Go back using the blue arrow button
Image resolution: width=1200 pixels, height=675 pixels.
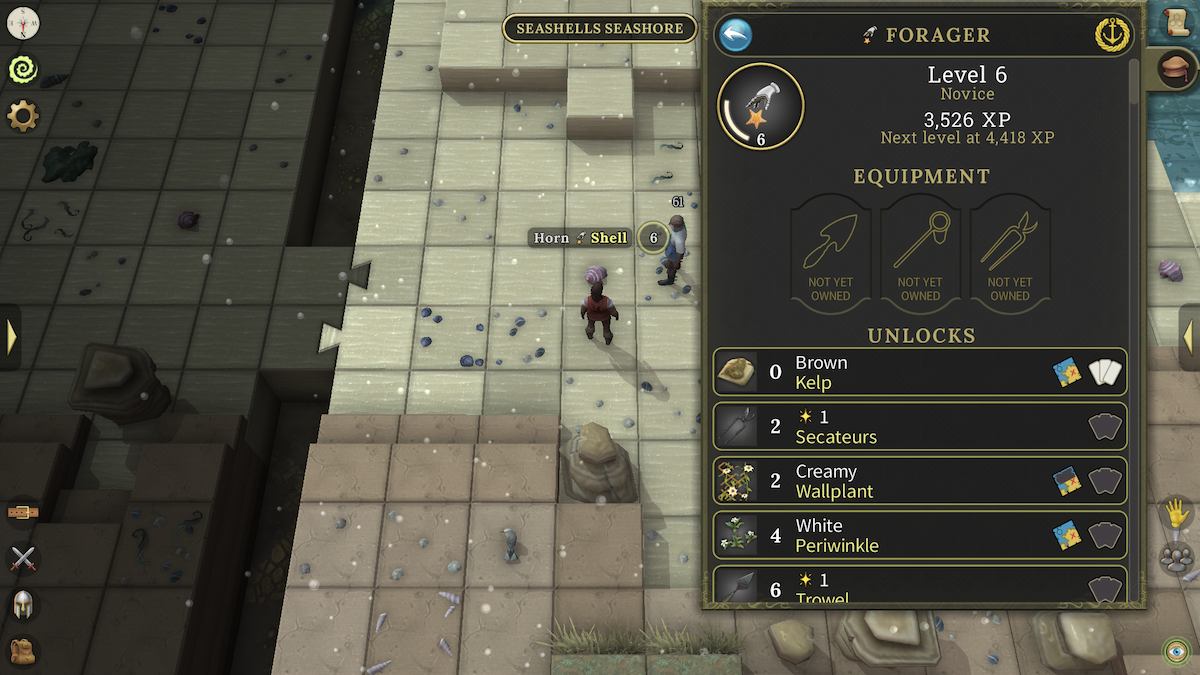735,36
